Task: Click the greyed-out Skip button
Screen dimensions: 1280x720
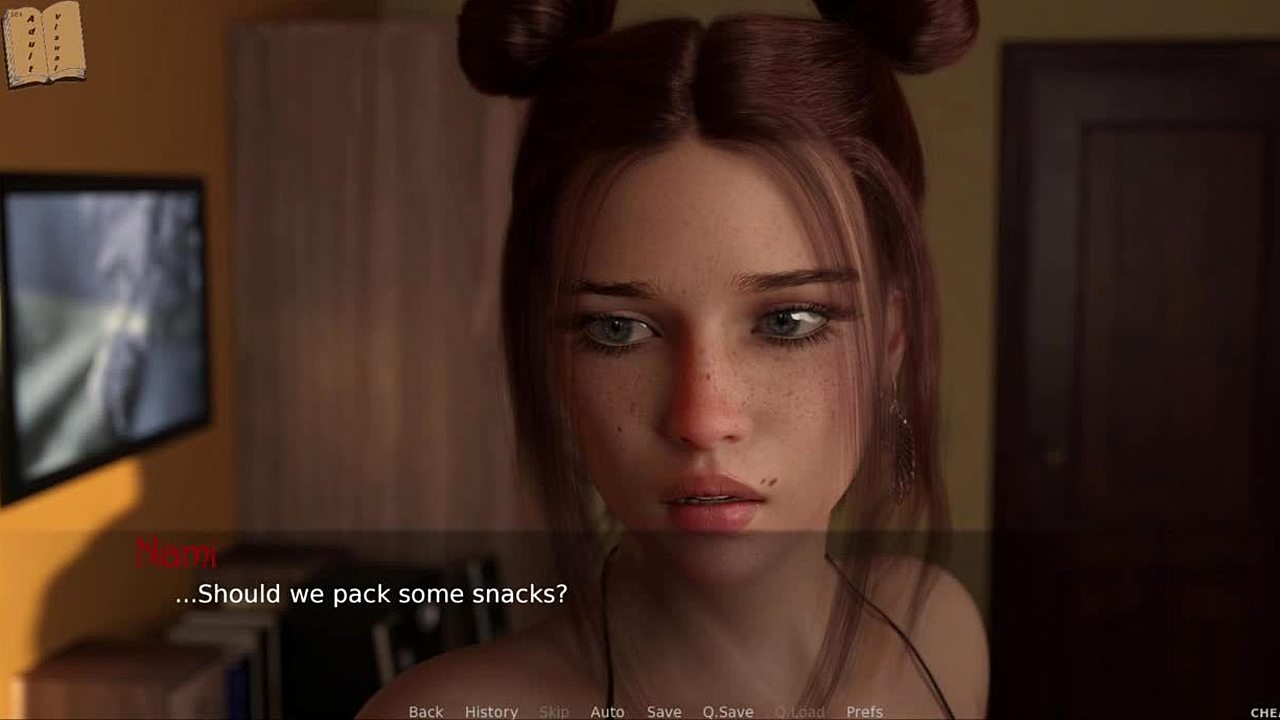Action: point(554,712)
